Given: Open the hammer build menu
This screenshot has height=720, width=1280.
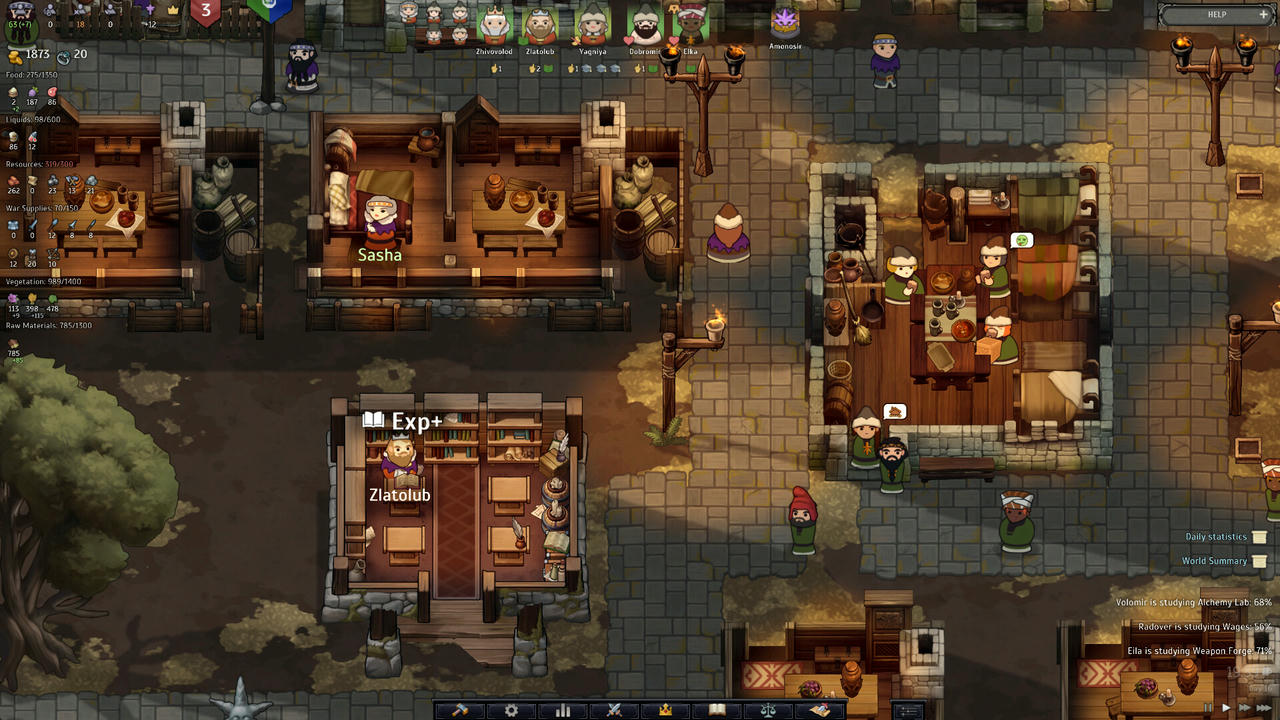Looking at the screenshot, I should [x=460, y=710].
